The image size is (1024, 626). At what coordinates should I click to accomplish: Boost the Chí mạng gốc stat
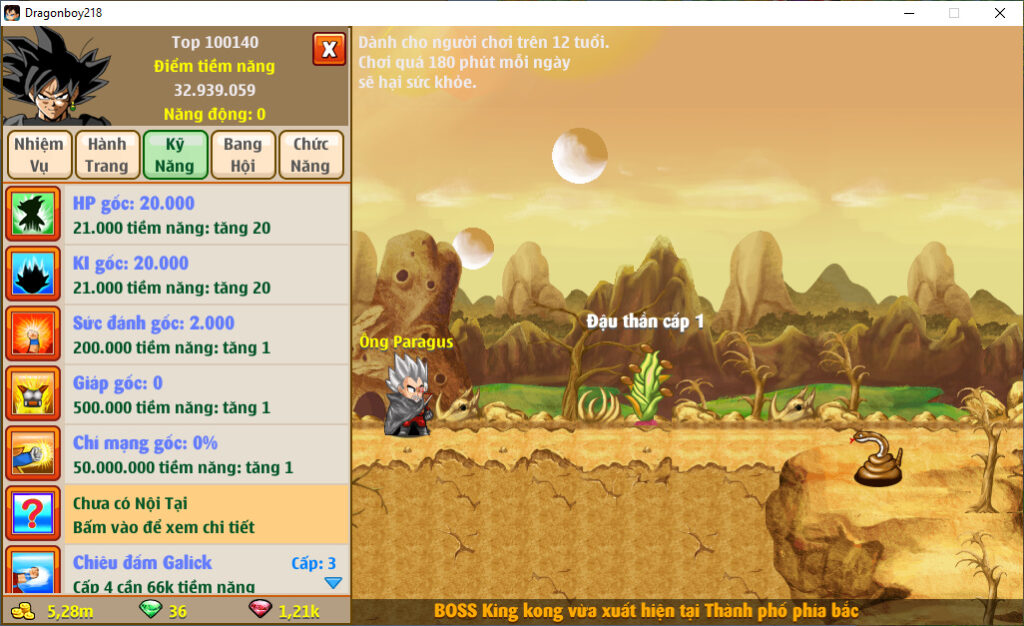click(x=176, y=455)
